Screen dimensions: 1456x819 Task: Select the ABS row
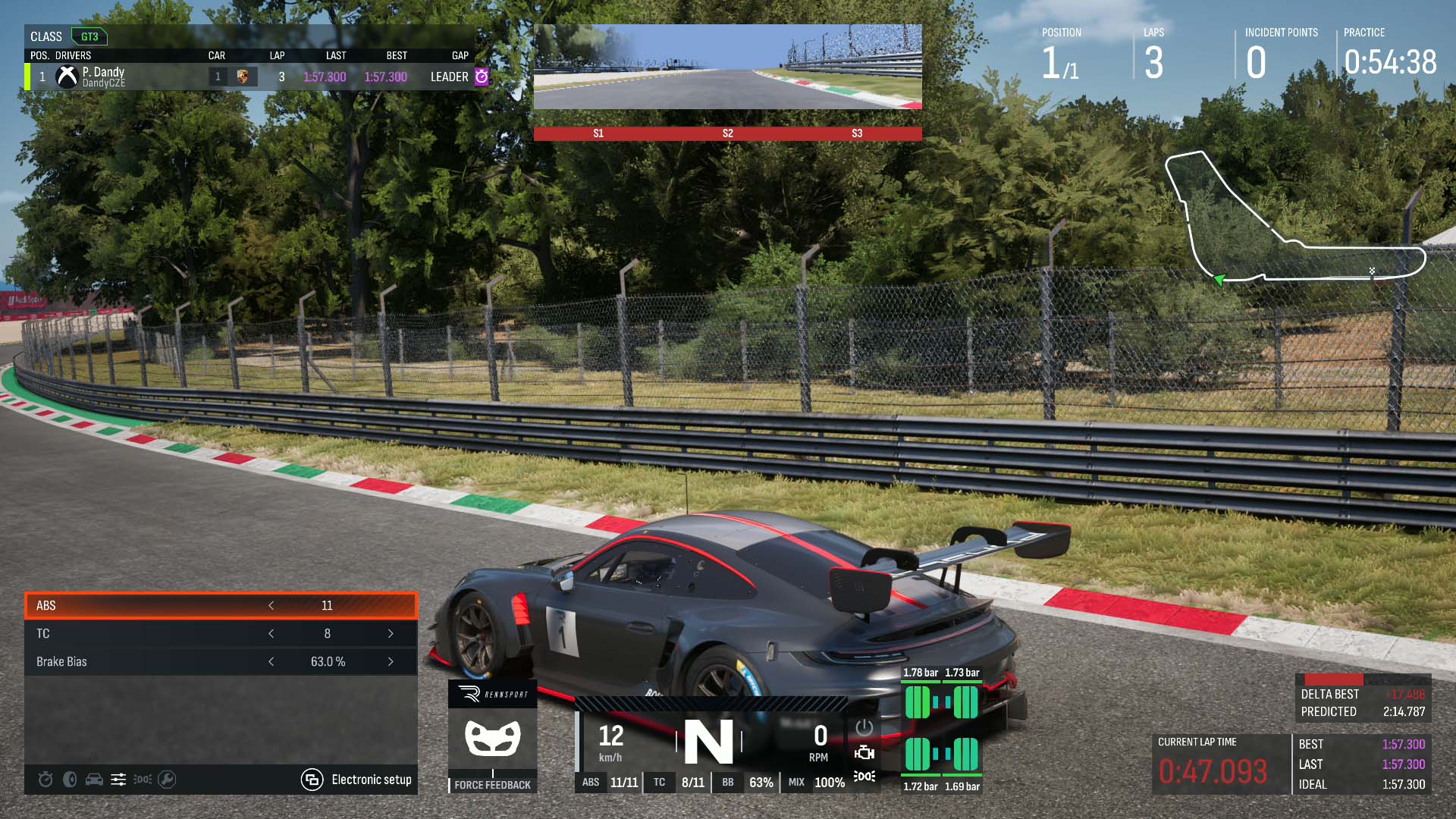[x=152, y=605]
